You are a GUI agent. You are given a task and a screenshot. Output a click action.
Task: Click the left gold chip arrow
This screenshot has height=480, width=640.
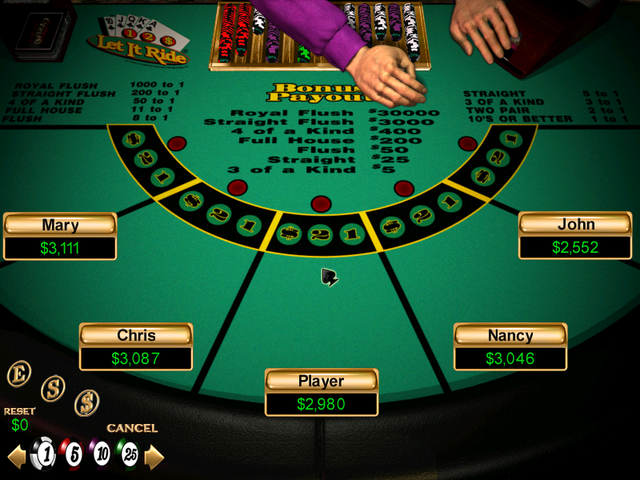pyautogui.click(x=17, y=457)
